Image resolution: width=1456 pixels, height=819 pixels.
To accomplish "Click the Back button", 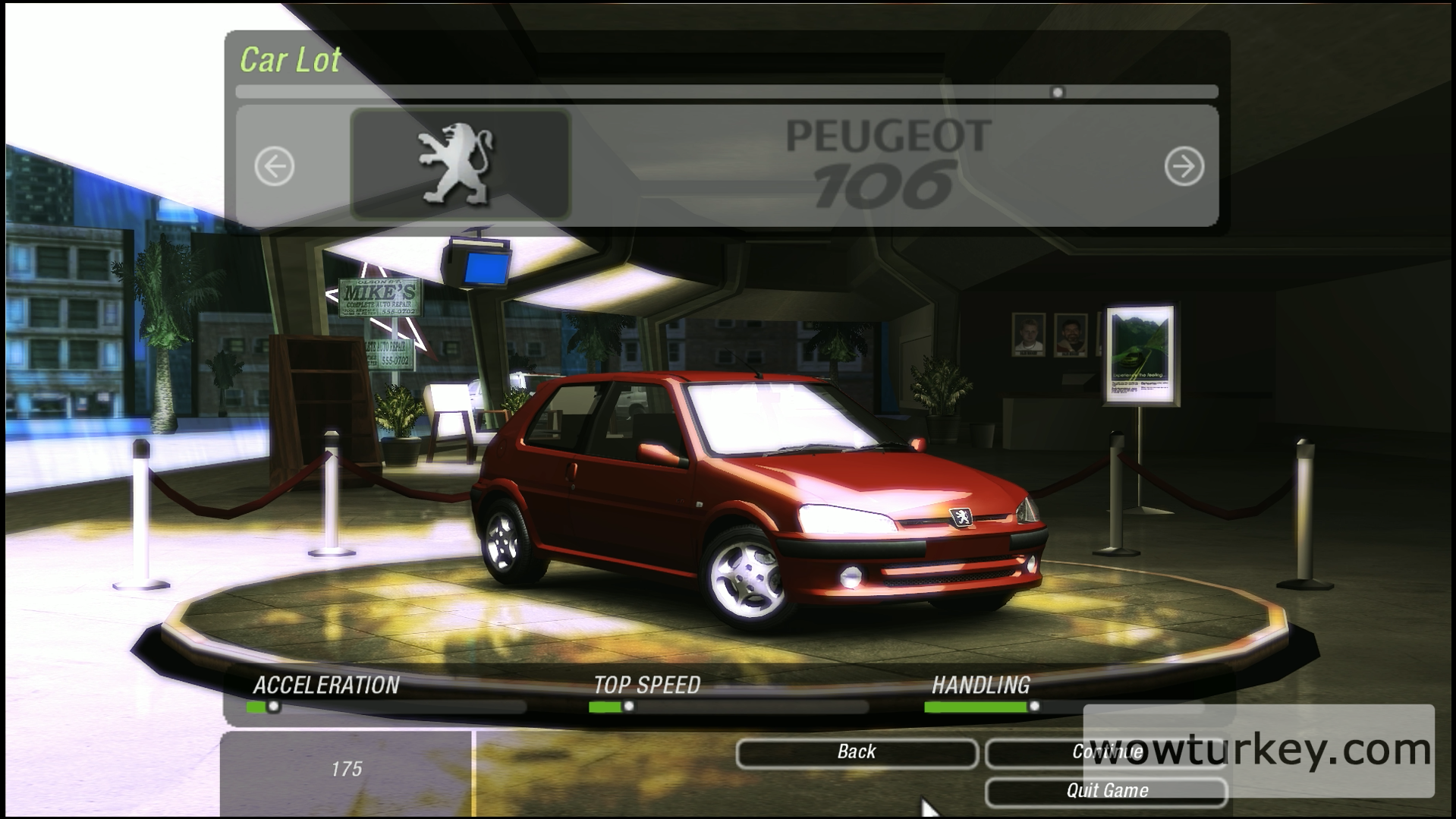I will (857, 752).
